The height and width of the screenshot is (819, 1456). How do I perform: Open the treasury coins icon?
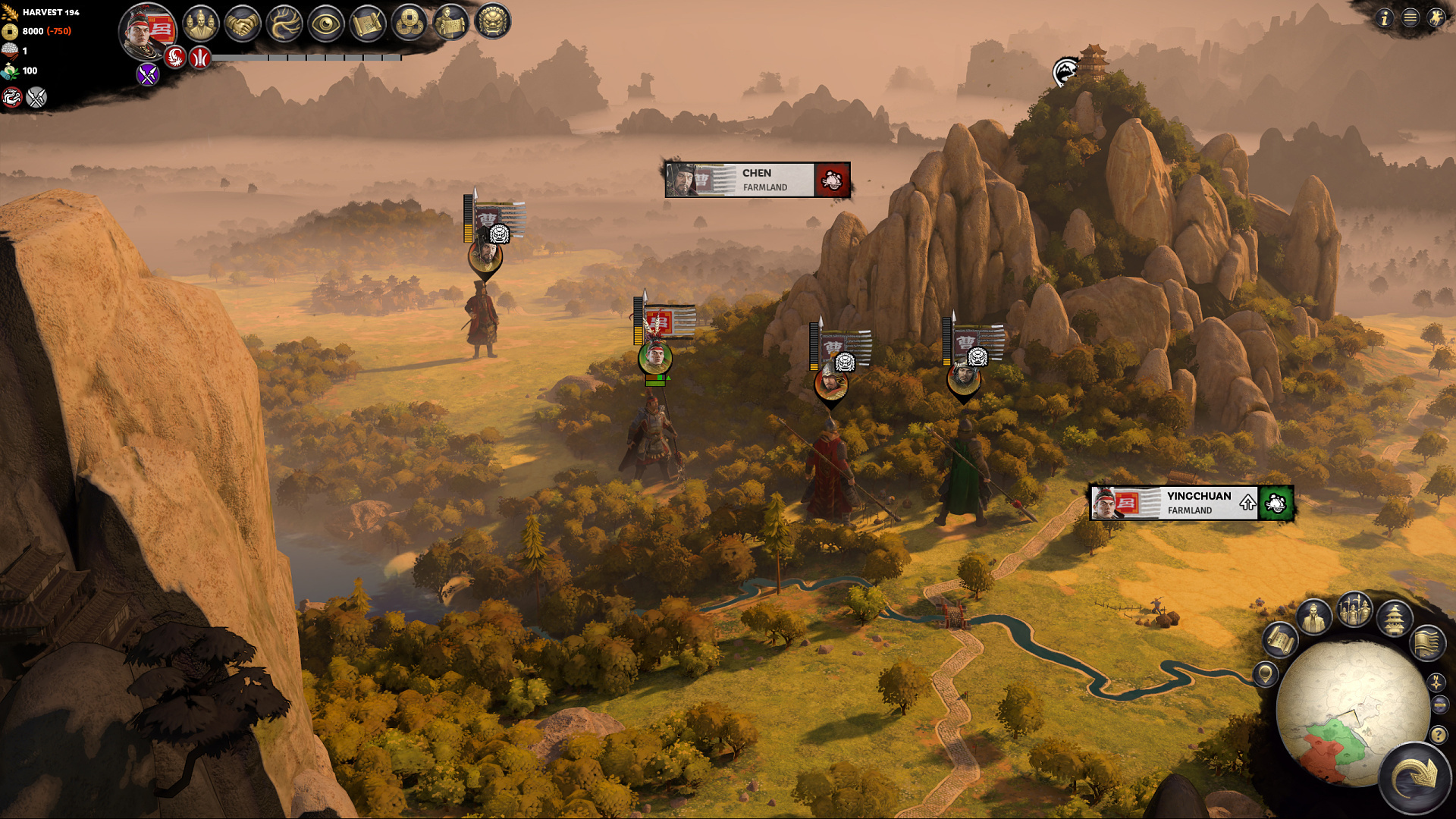409,24
